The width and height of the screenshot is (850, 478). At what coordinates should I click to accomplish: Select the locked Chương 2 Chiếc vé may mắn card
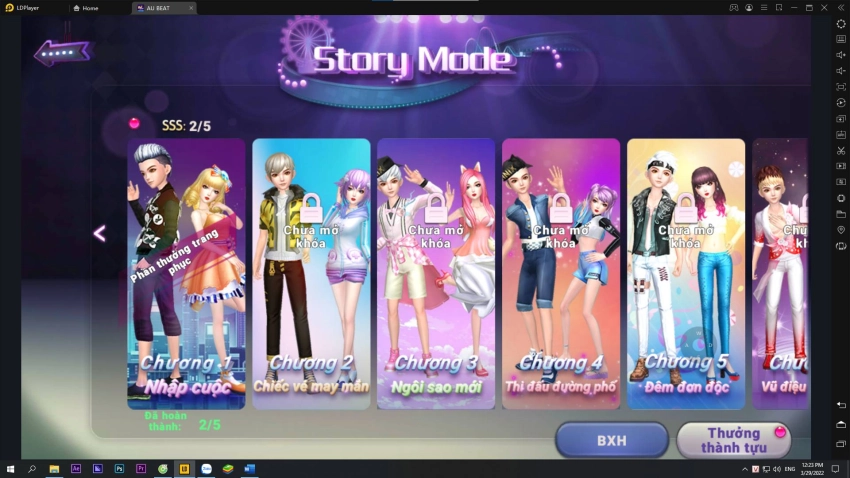(x=311, y=273)
